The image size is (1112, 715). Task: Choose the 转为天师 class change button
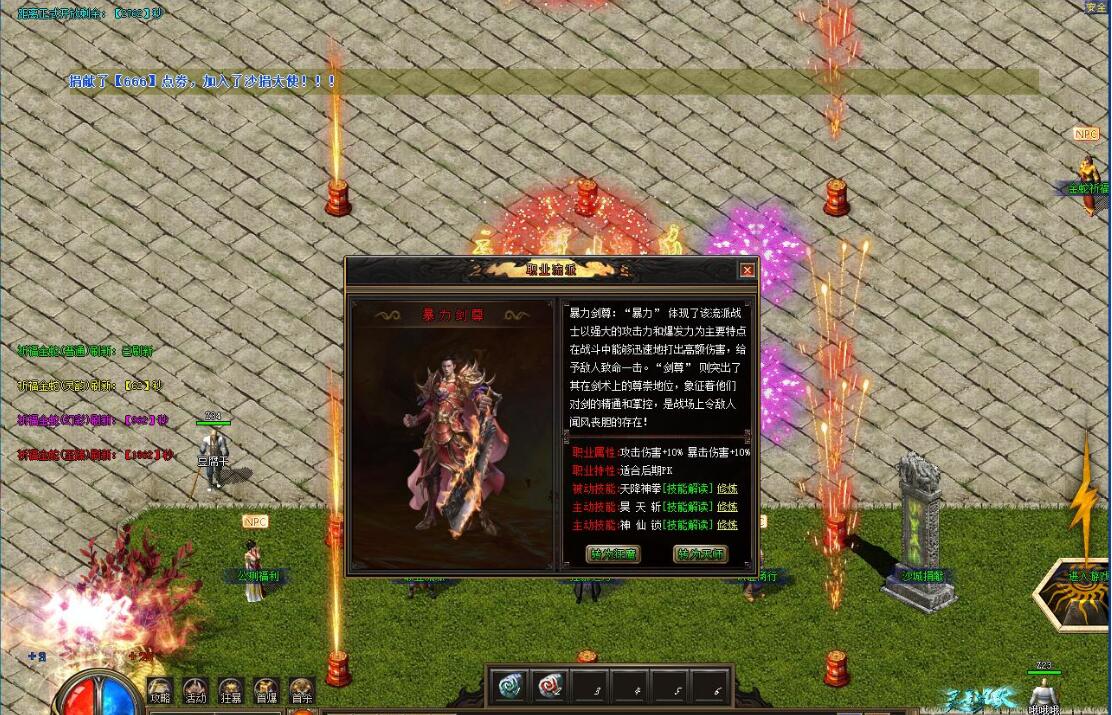click(700, 554)
